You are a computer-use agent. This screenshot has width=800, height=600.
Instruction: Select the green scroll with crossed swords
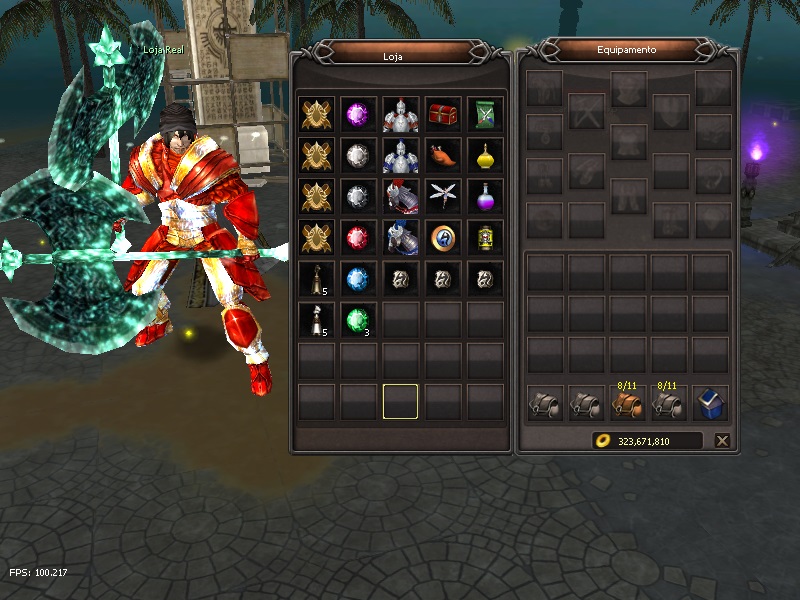pos(484,113)
